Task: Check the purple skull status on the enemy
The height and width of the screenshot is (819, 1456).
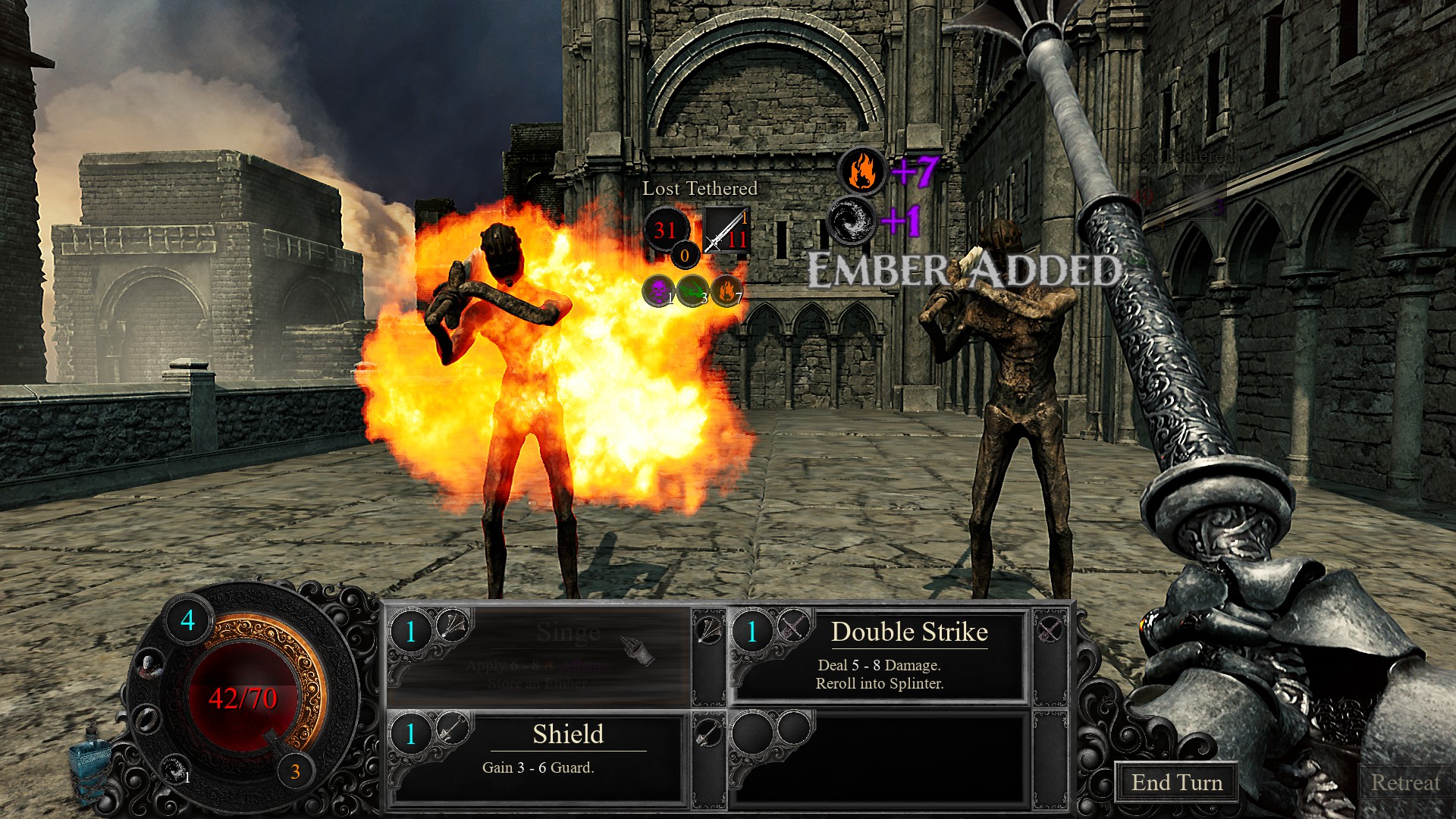Action: [658, 290]
